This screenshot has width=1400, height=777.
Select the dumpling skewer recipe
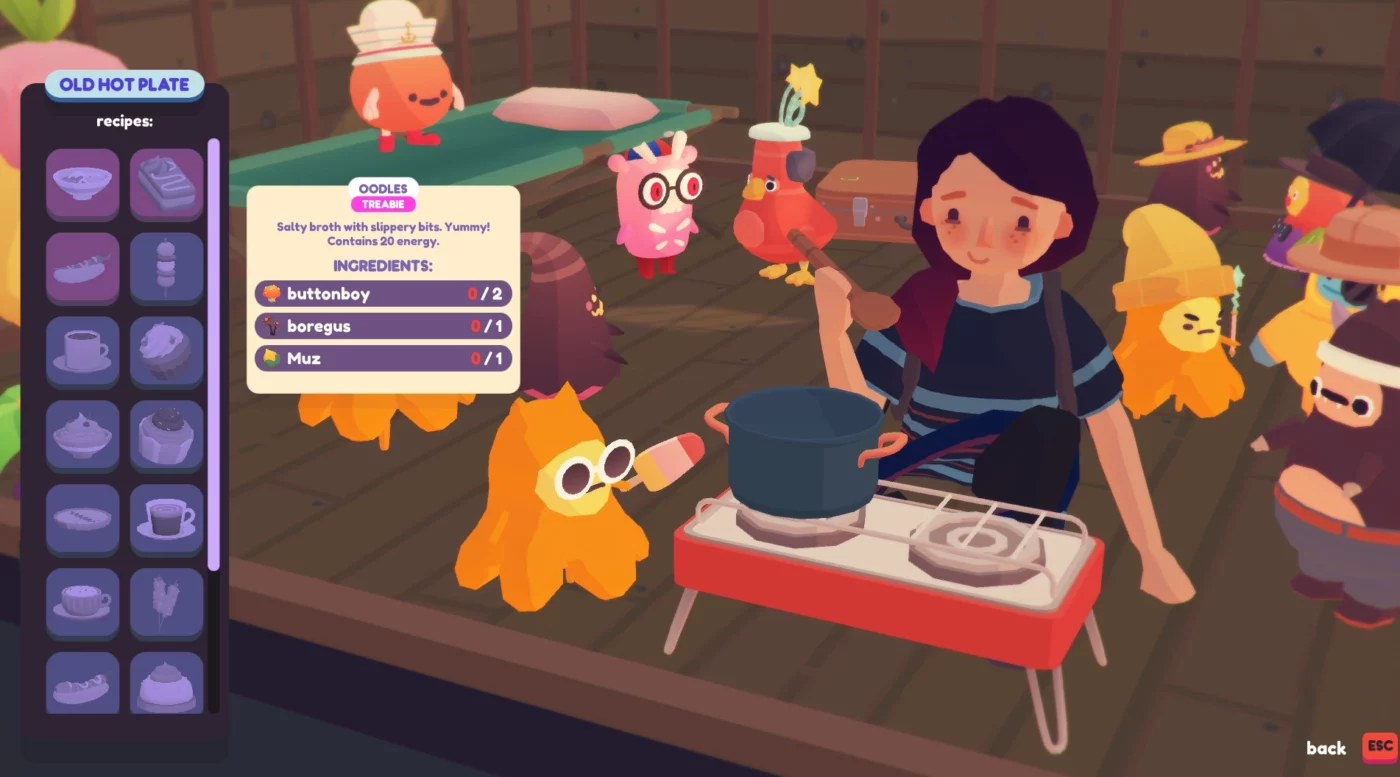pos(166,268)
